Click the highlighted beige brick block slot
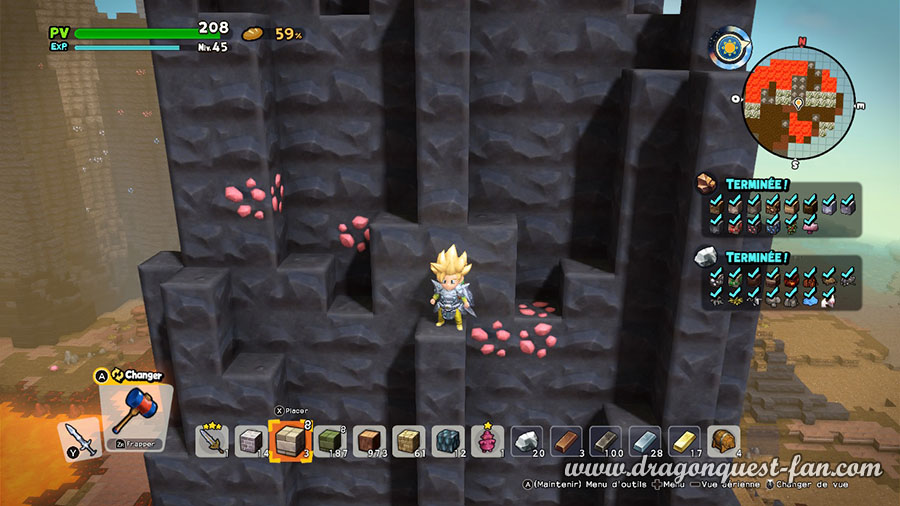 289,440
